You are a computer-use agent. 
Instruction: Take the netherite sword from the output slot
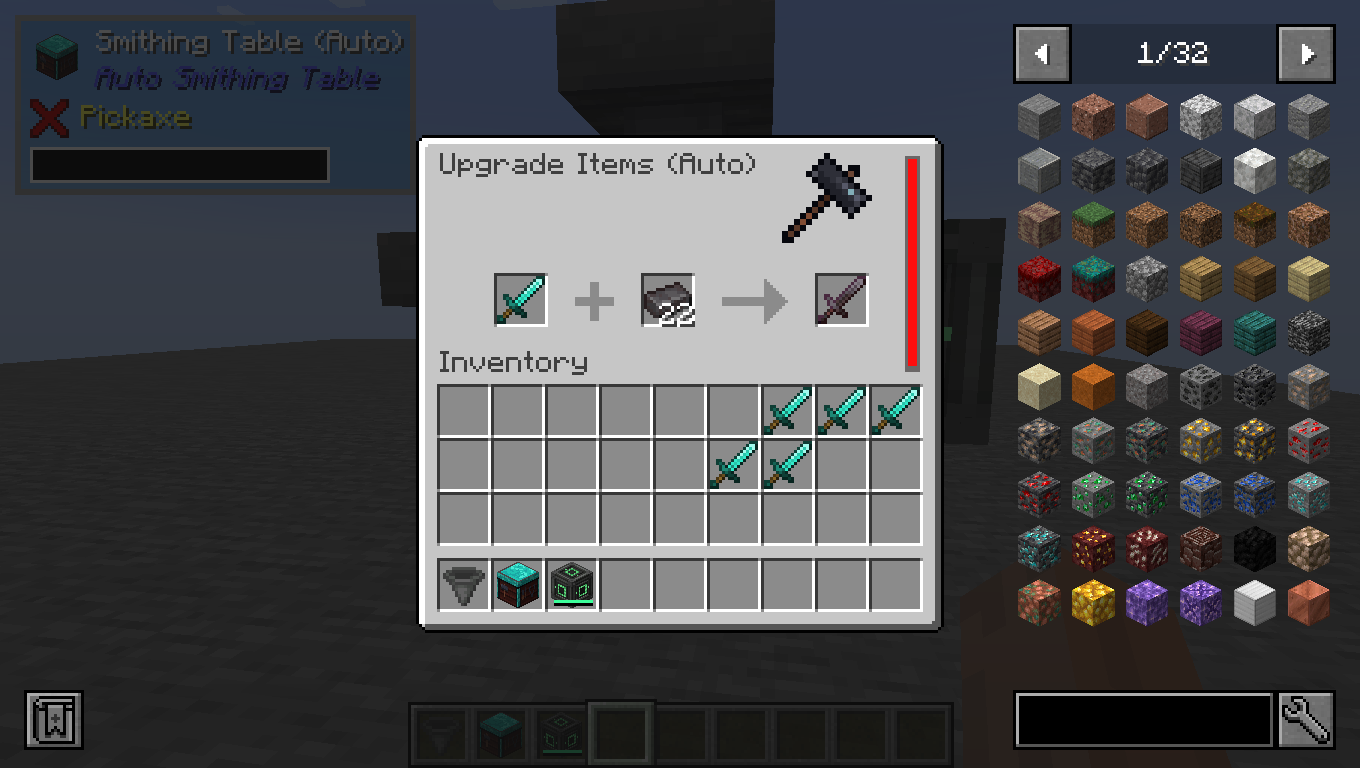coord(841,300)
